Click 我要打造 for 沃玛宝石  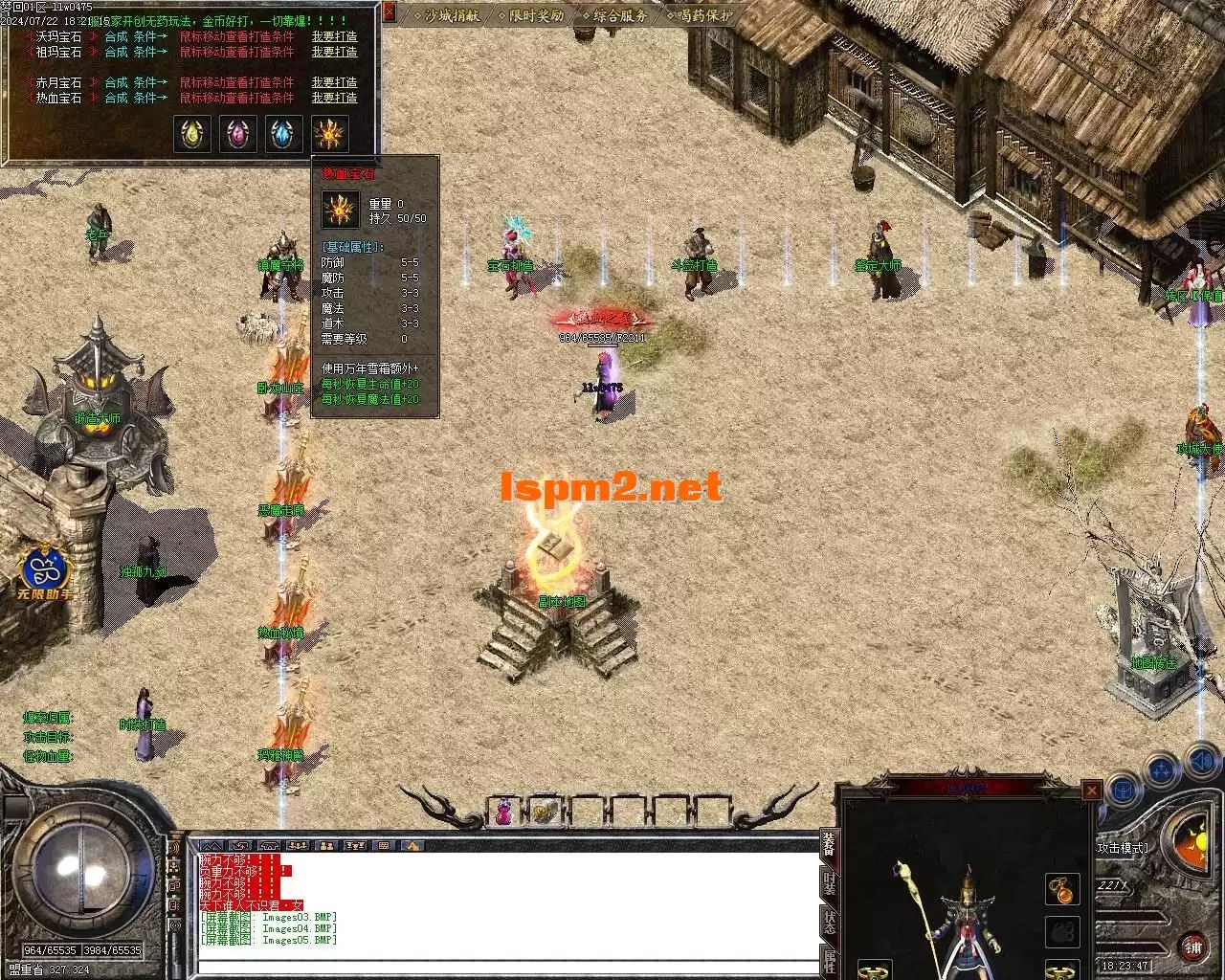click(x=334, y=37)
